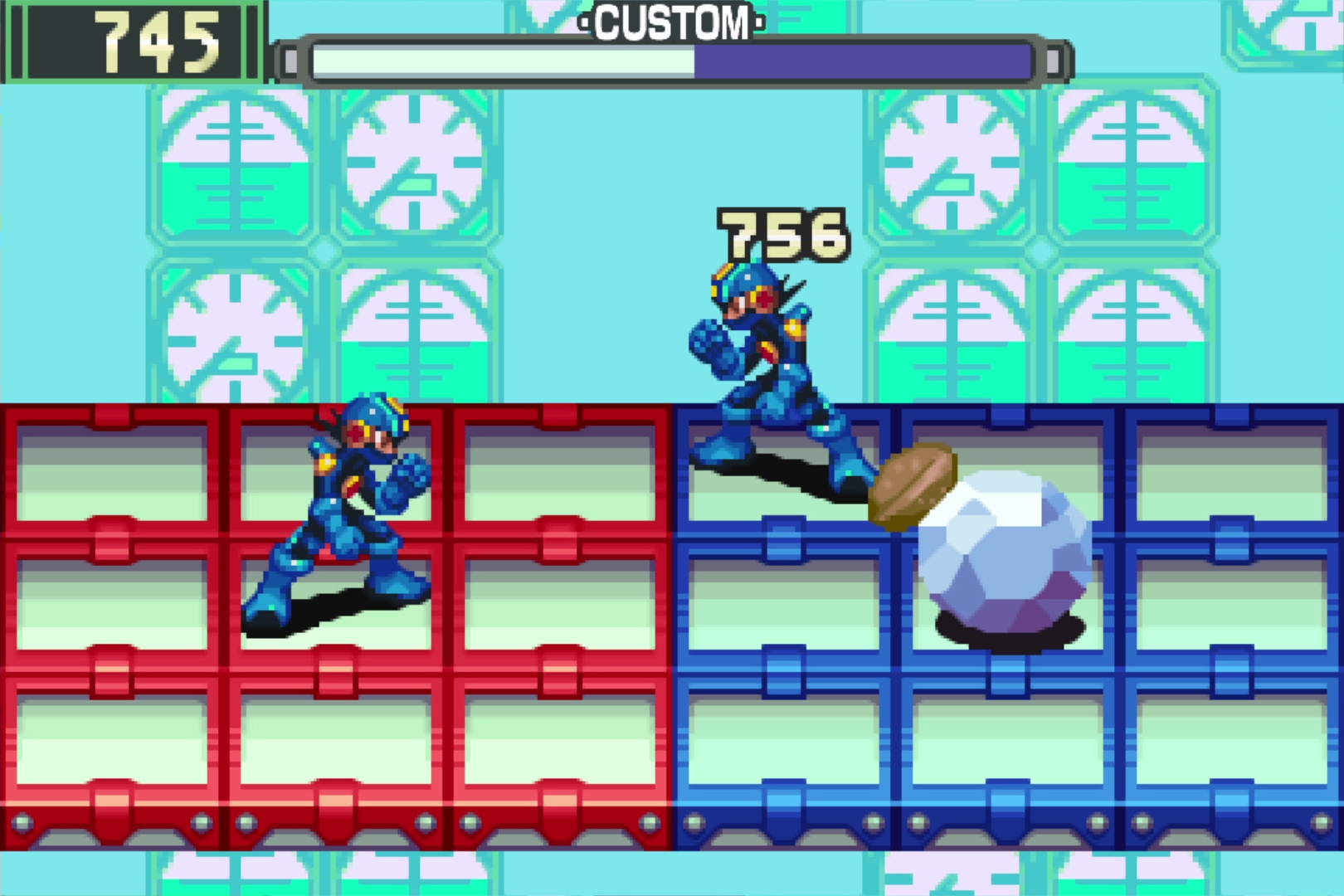The image size is (1344, 896).
Task: Select the crystal Mystery Data orb
Action: [1008, 564]
